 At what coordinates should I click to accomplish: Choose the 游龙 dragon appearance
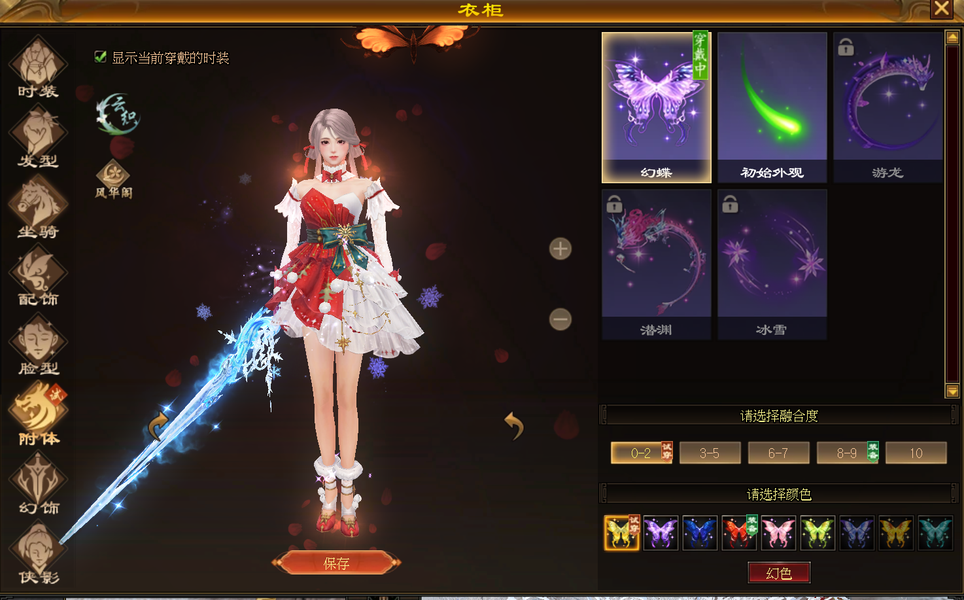[887, 106]
